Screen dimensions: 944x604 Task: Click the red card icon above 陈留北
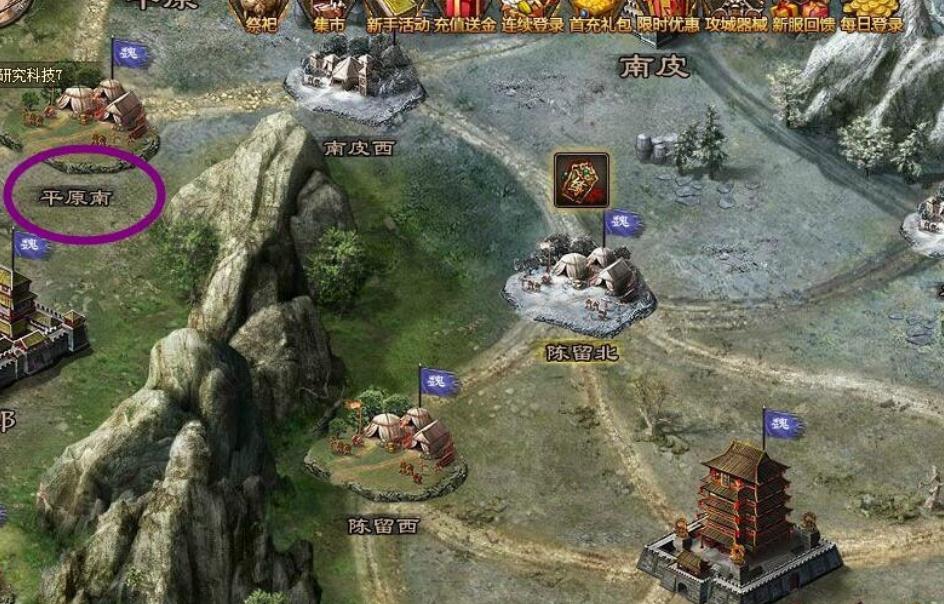pyautogui.click(x=581, y=180)
